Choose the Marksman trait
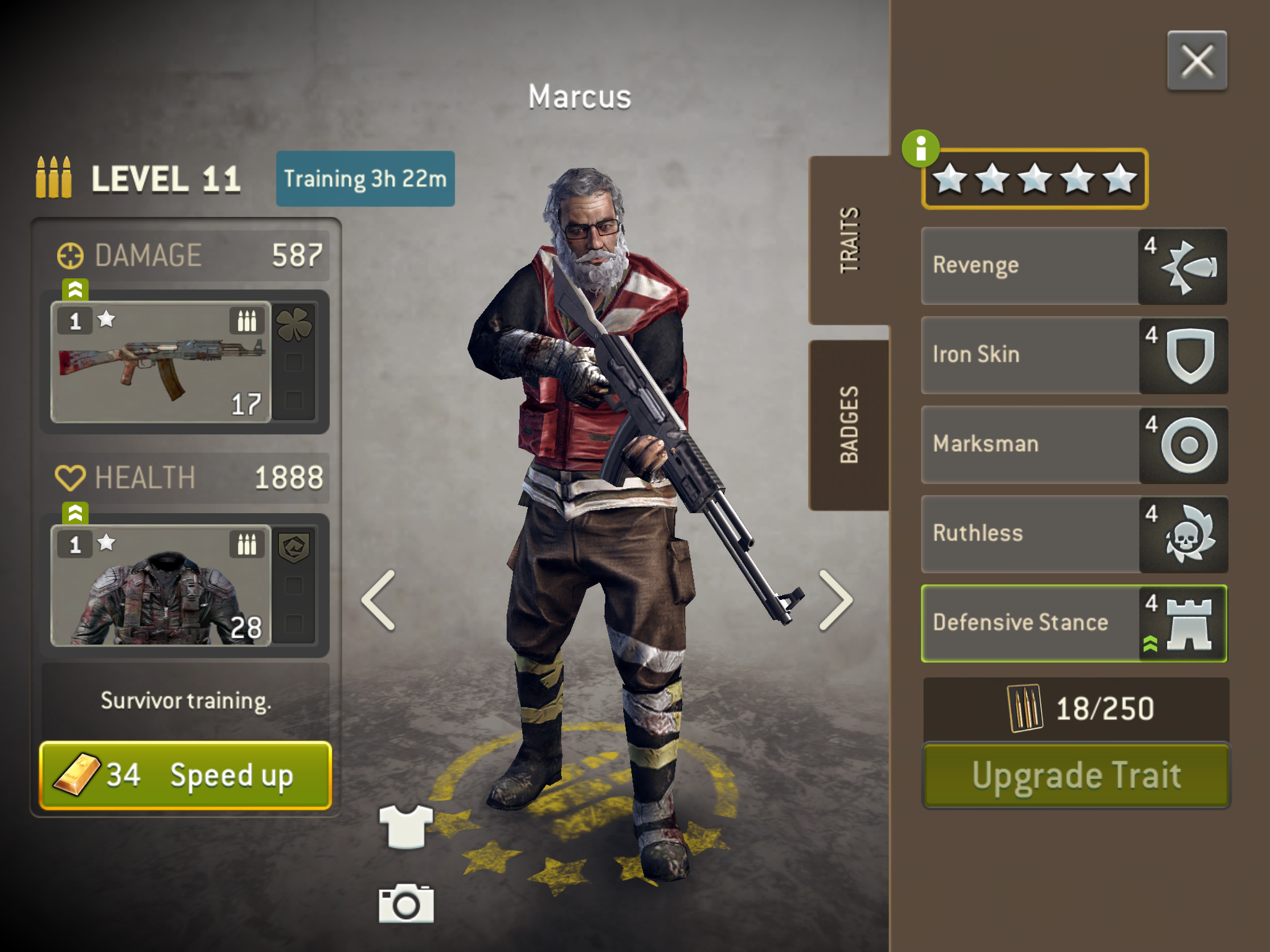Viewport: 1270px width, 952px height. pyautogui.click(x=1073, y=444)
